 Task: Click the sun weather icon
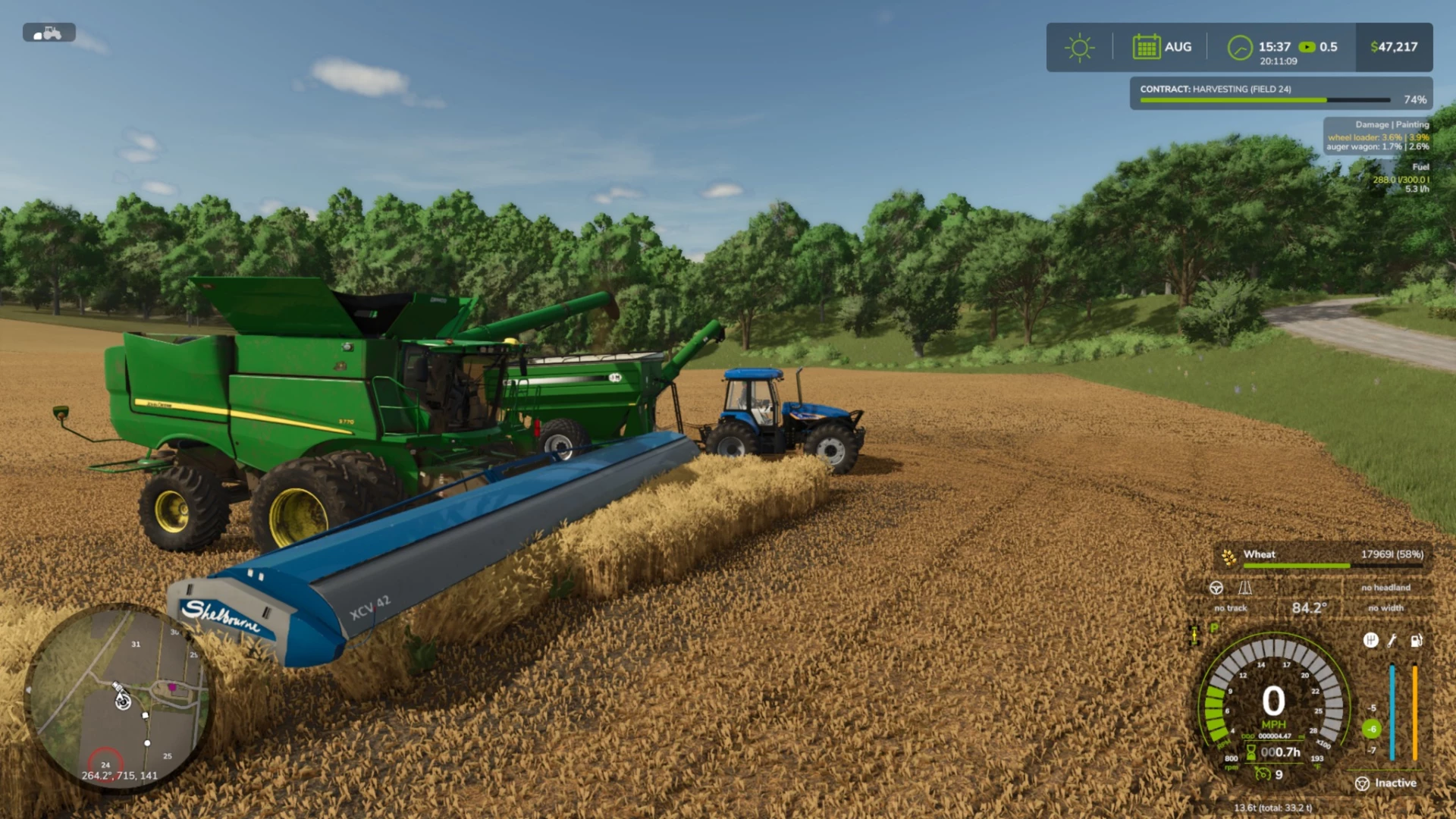(1079, 48)
